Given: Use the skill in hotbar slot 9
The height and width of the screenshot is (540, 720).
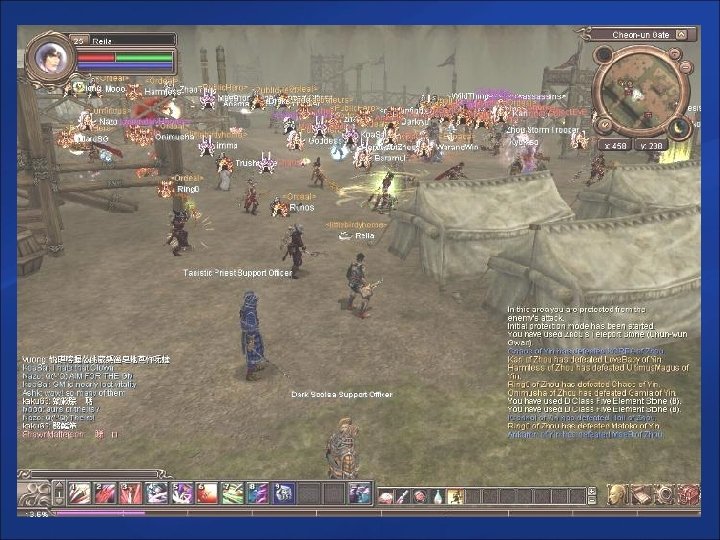Looking at the screenshot, I should click(x=283, y=493).
